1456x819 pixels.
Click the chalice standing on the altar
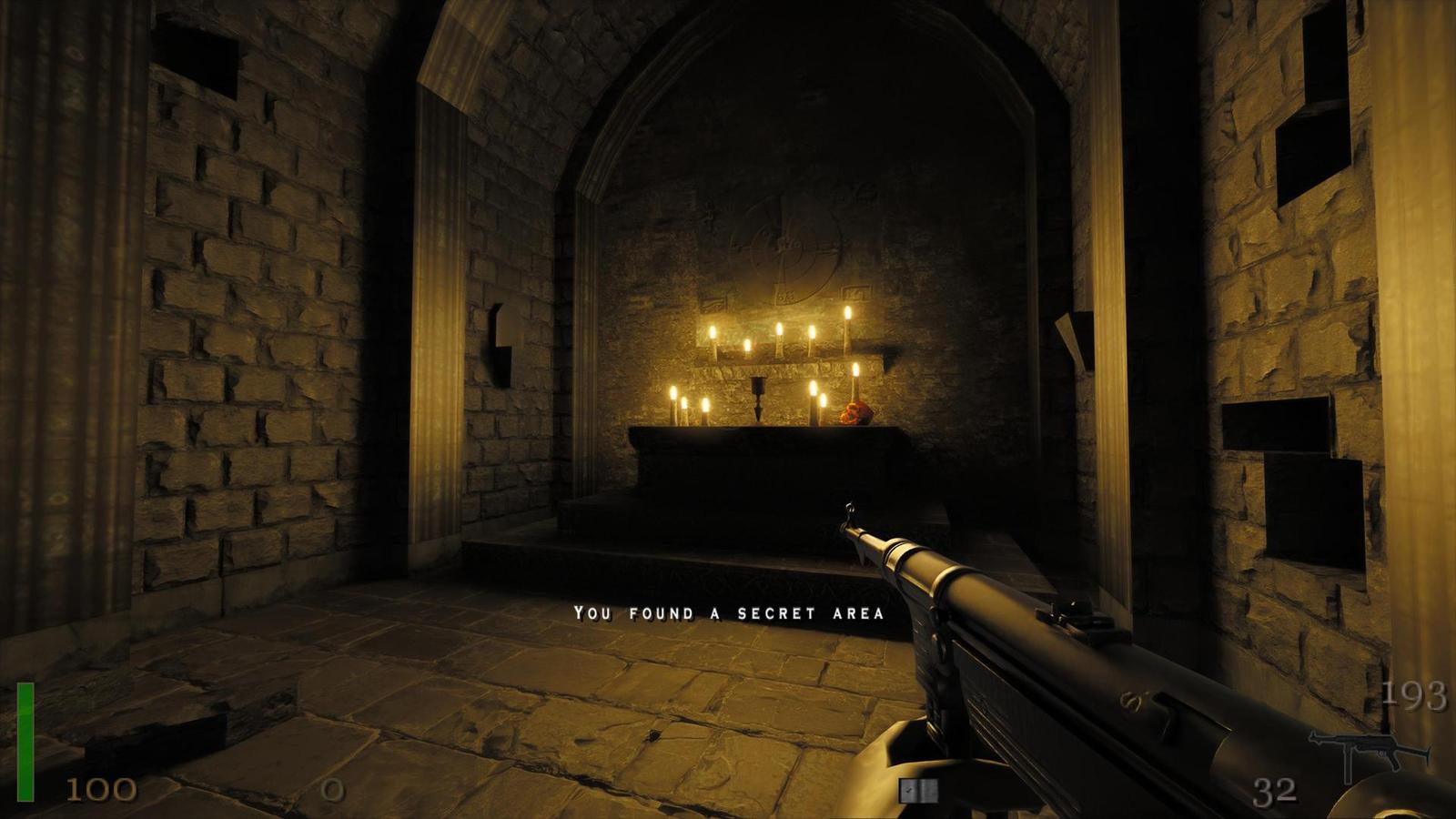coord(756,399)
